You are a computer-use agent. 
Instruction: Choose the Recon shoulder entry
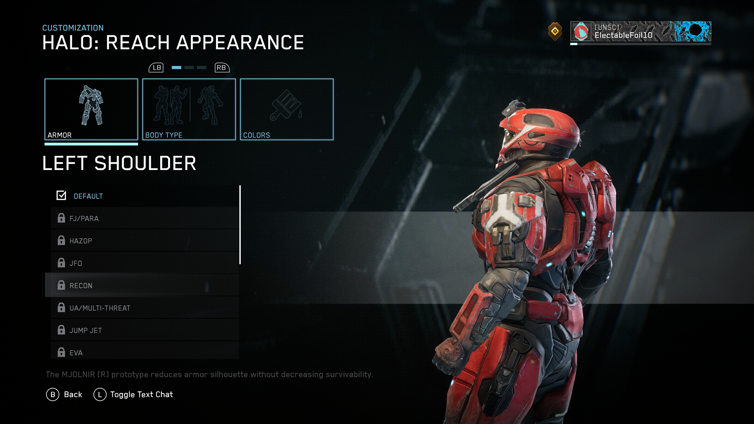point(144,286)
